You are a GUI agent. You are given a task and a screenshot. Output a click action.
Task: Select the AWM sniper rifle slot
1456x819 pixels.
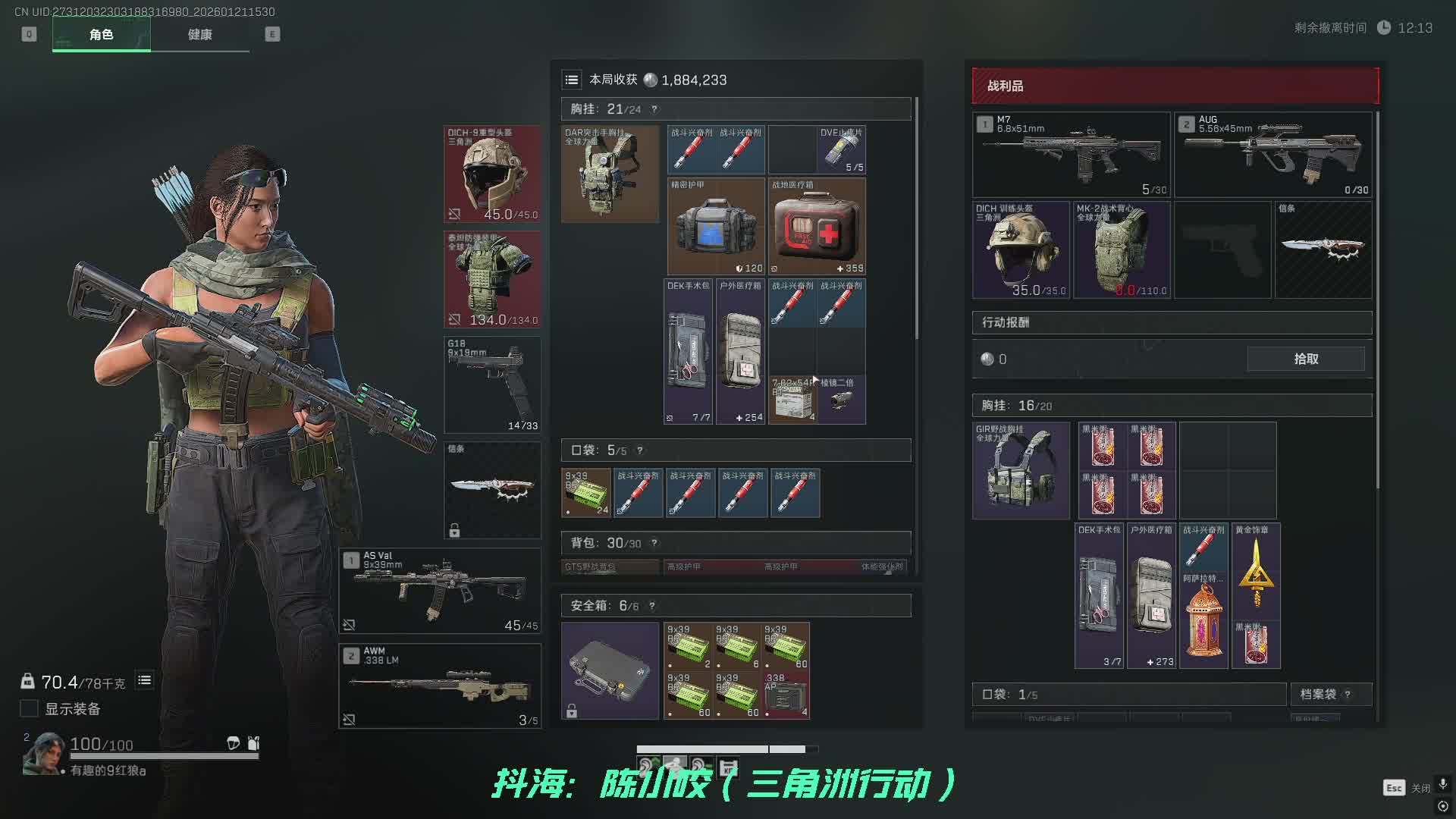click(x=439, y=686)
